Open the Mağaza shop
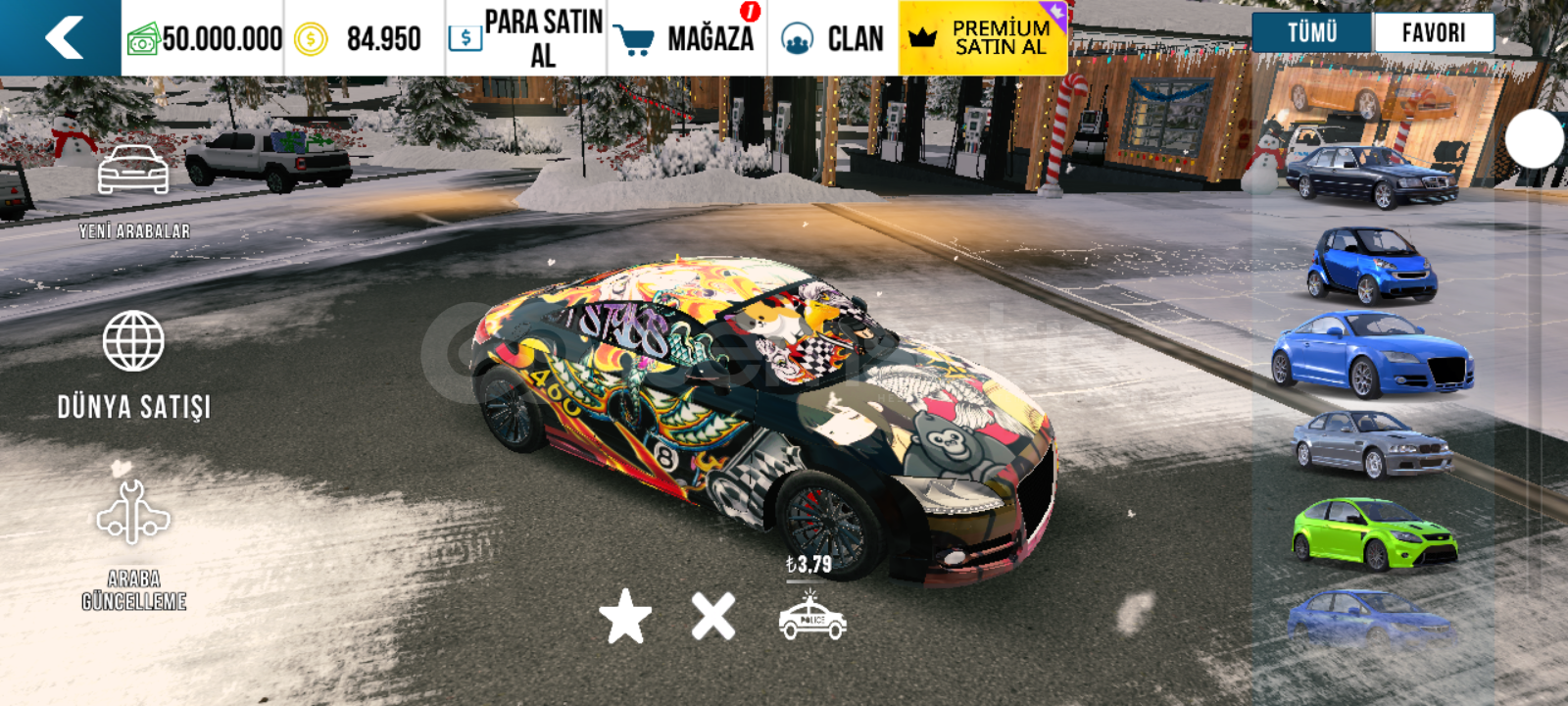1568x706 pixels. (x=686, y=38)
